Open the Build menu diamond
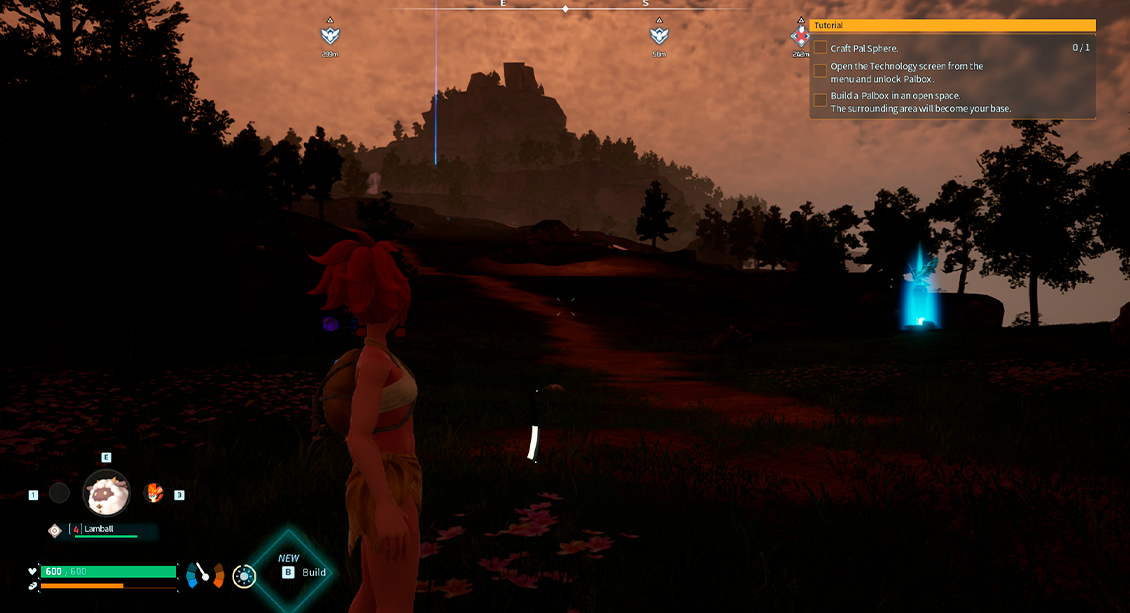This screenshot has width=1130, height=613. coord(290,572)
